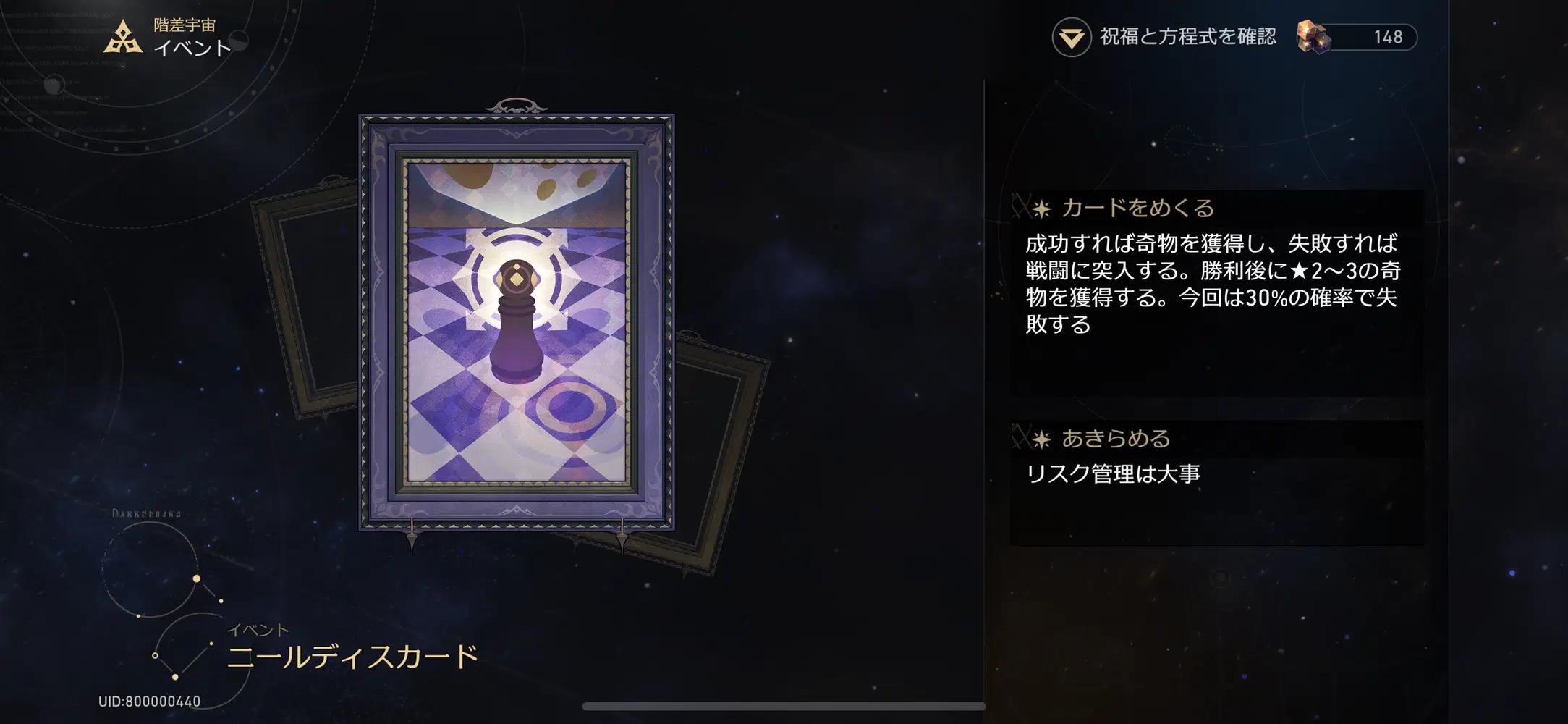Click the イベント label above ニールディスカード
1568x724 pixels.
[x=257, y=629]
